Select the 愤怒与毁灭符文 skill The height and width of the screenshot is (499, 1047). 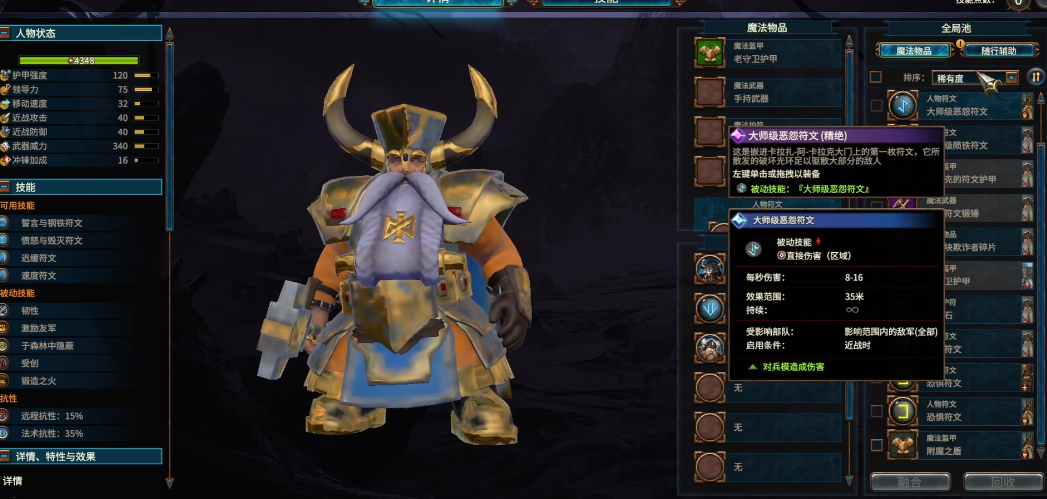[x=52, y=240]
